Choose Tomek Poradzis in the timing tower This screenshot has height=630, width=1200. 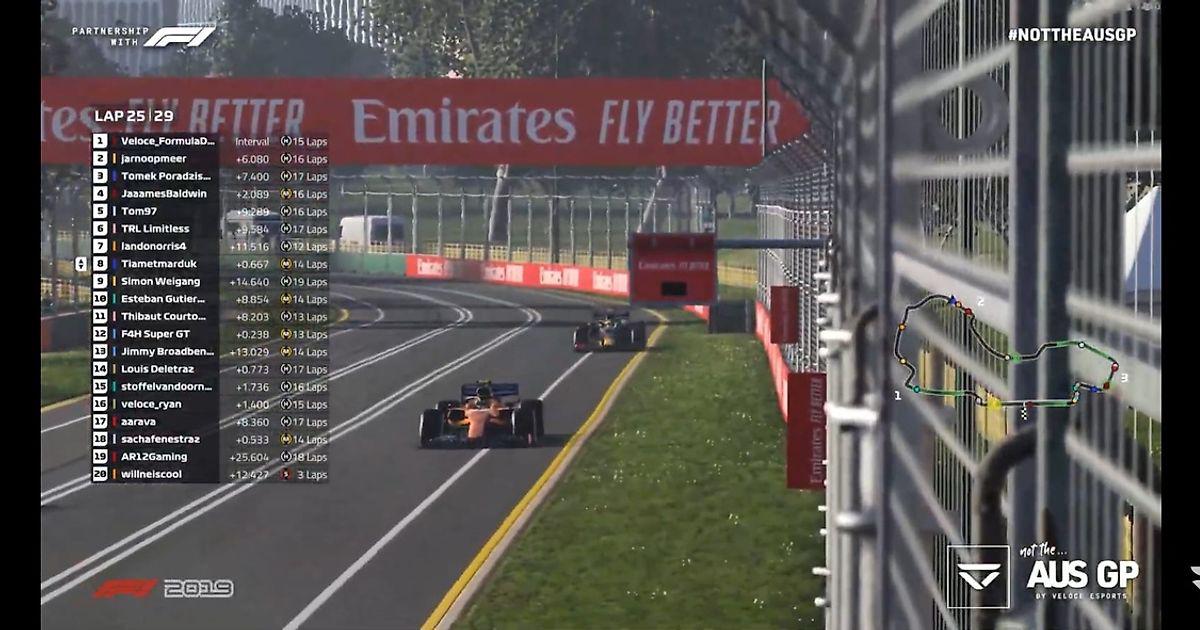[164, 176]
